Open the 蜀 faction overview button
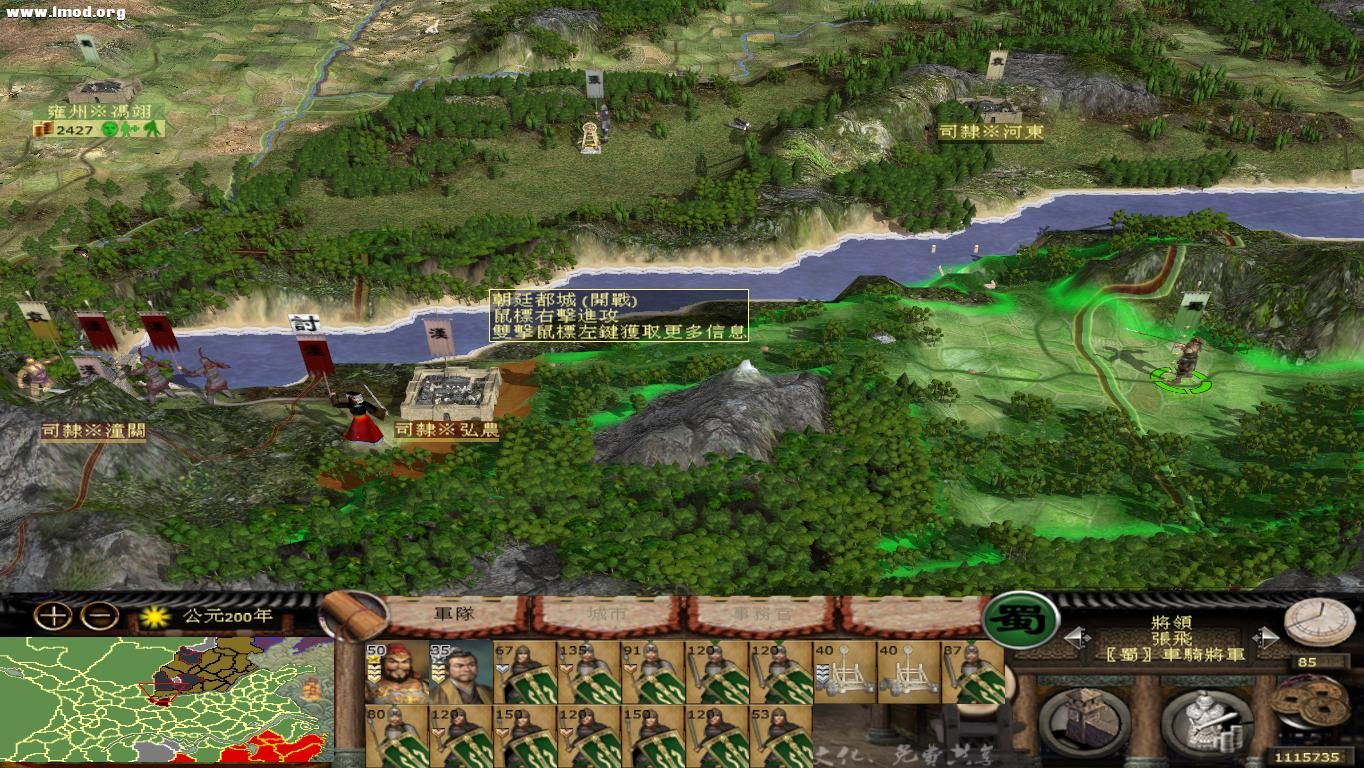Image resolution: width=1364 pixels, height=768 pixels. (x=1020, y=620)
